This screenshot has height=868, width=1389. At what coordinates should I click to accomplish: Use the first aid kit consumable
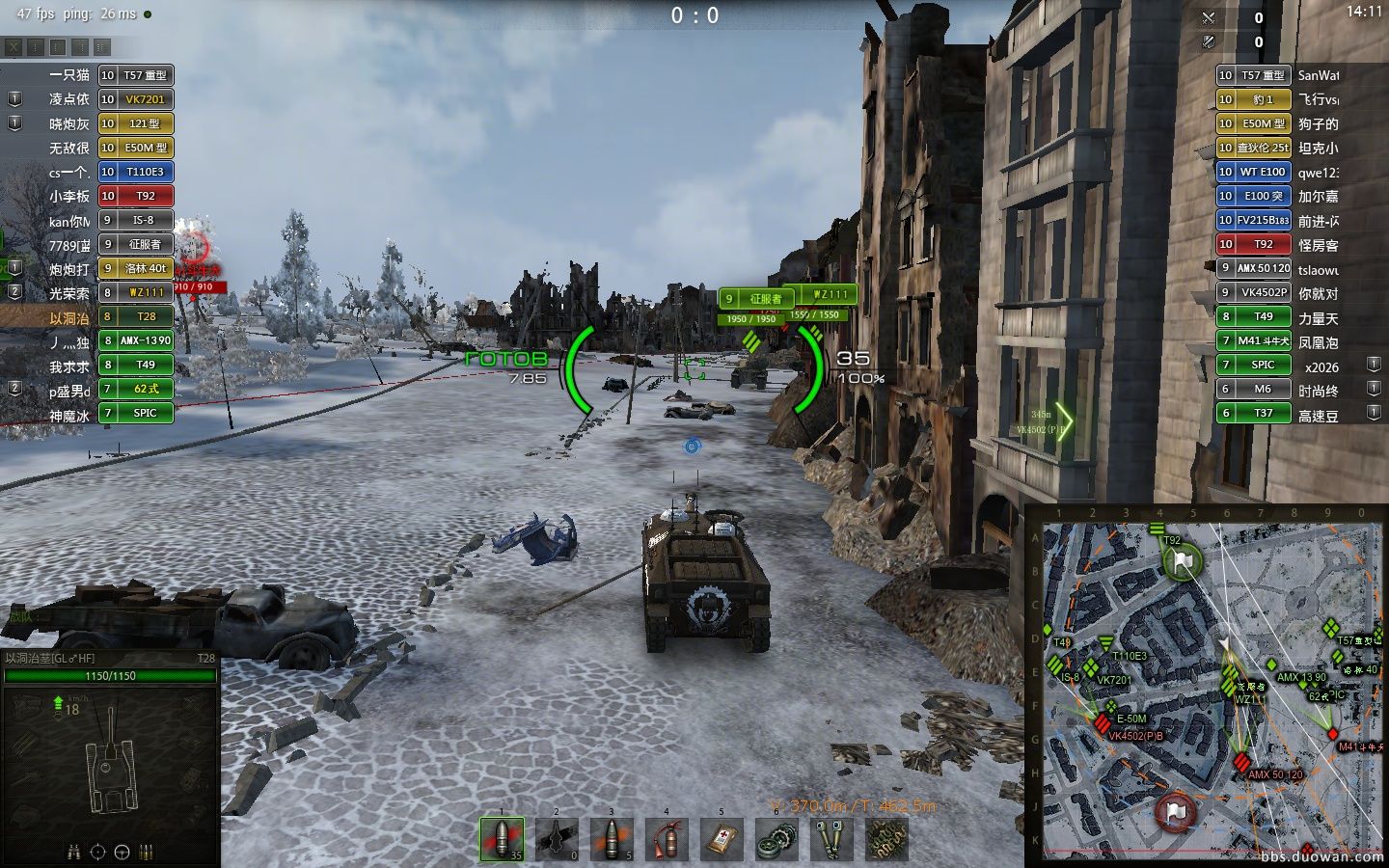(x=722, y=838)
